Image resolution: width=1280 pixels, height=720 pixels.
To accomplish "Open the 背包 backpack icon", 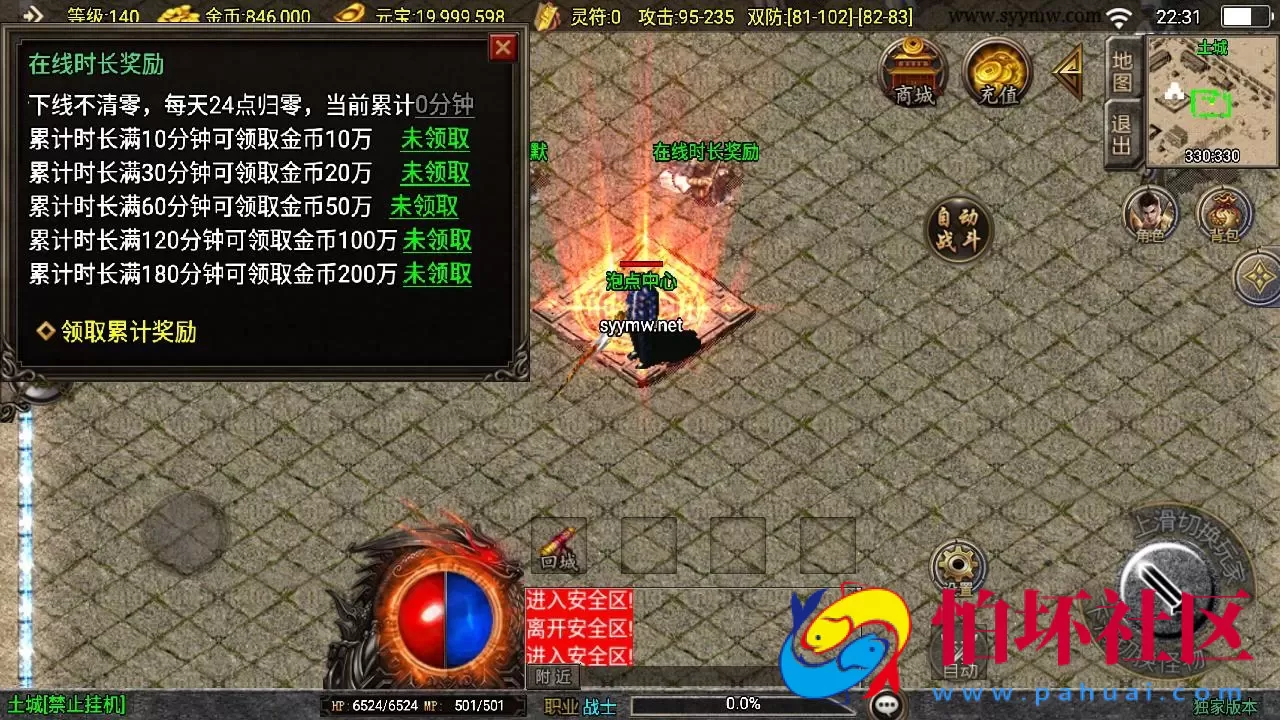I will pos(1224,213).
